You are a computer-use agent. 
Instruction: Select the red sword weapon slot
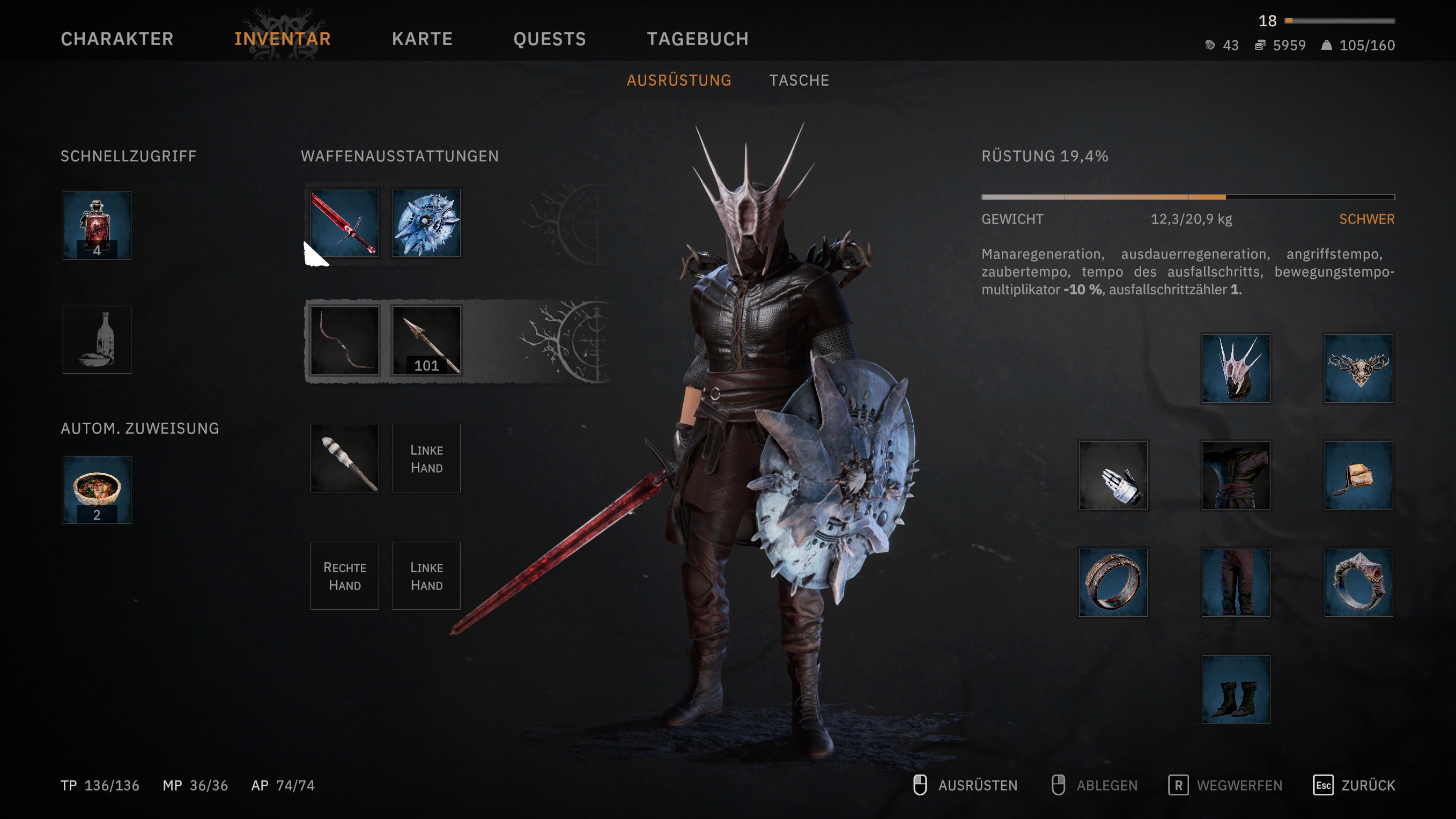point(345,223)
